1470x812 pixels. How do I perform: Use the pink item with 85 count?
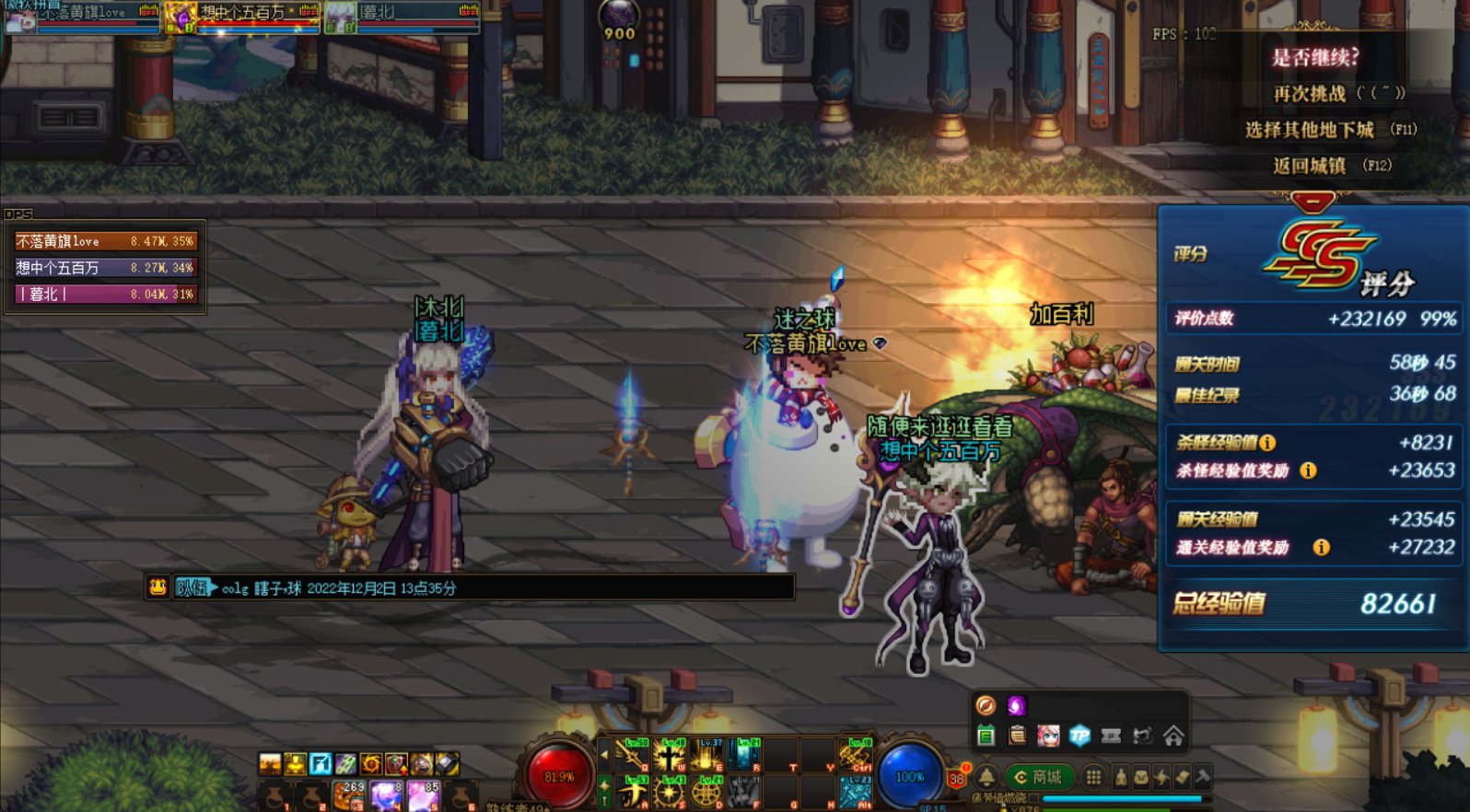pyautogui.click(x=424, y=795)
